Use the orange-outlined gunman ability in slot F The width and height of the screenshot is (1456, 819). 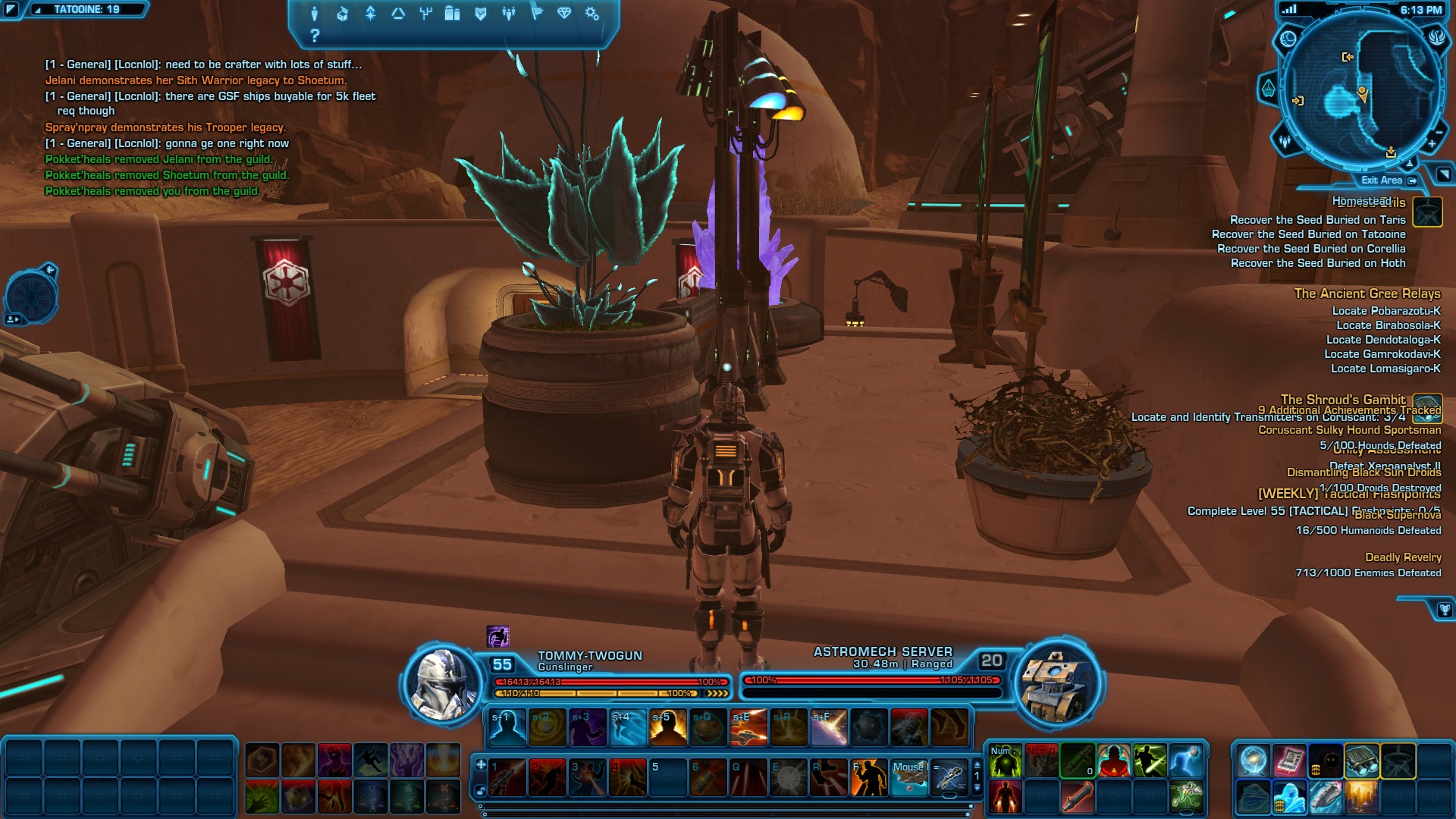868,777
